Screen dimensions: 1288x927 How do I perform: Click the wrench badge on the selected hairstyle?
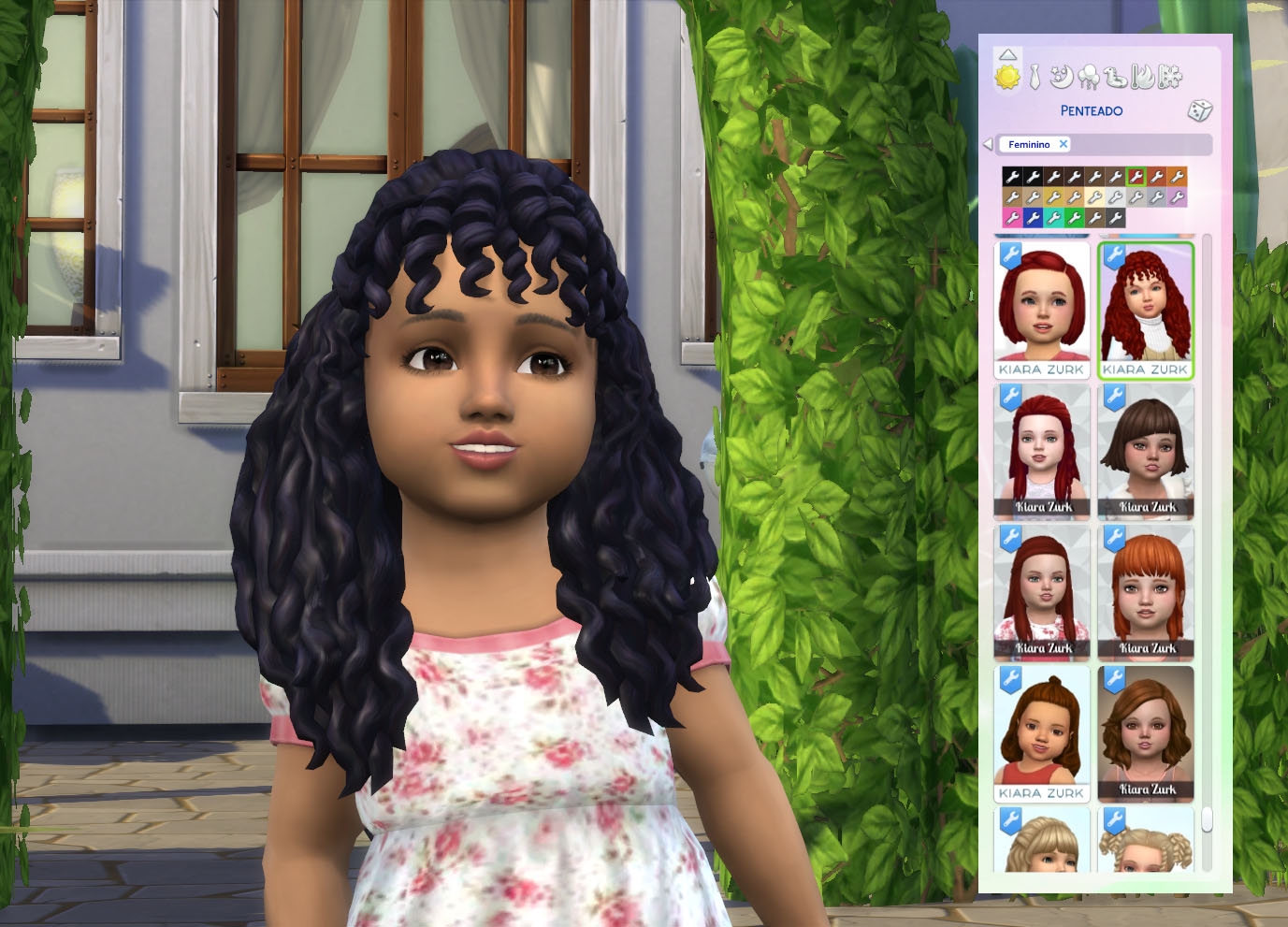point(1115,254)
